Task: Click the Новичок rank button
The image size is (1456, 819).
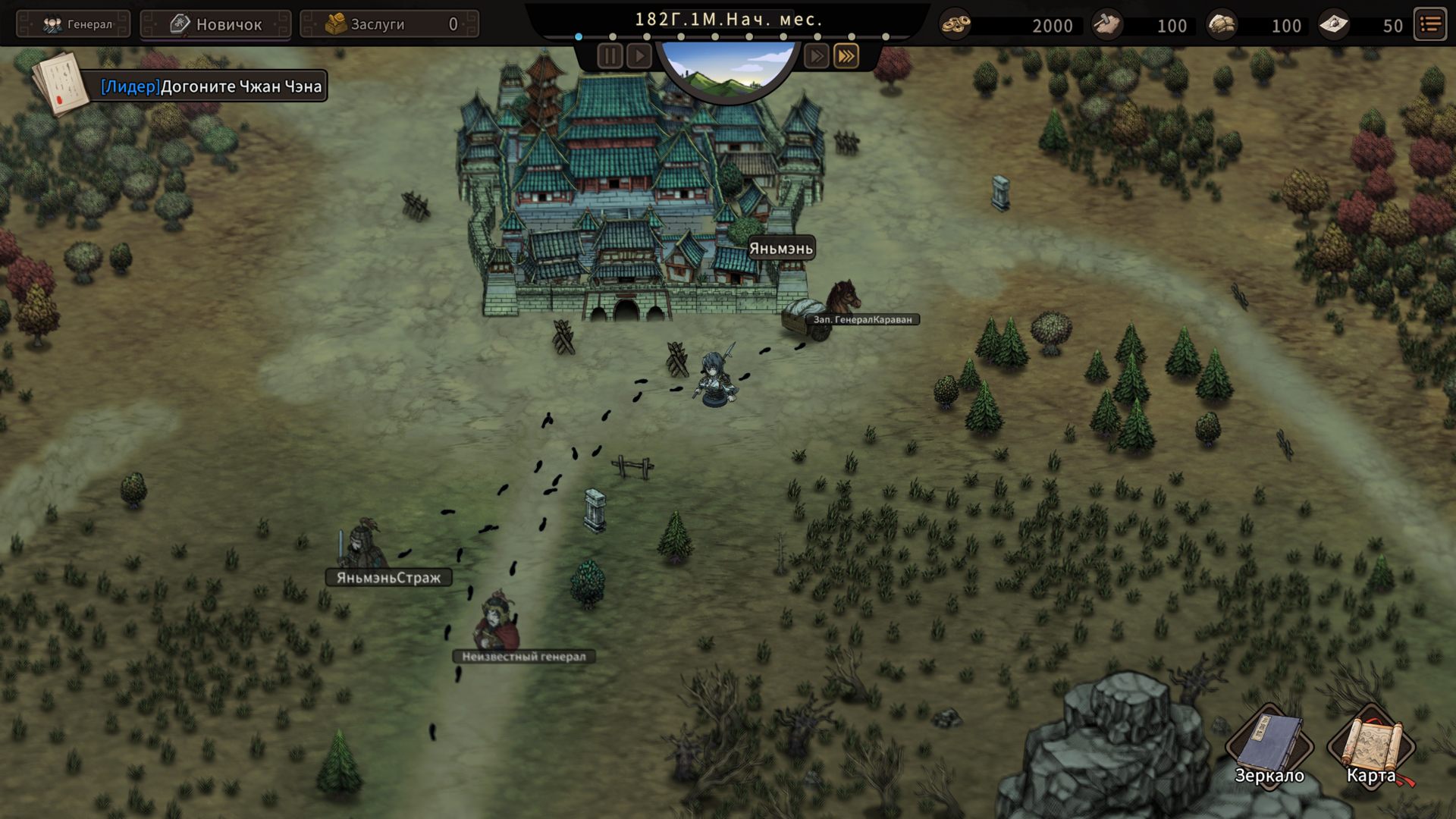Action: [x=216, y=24]
